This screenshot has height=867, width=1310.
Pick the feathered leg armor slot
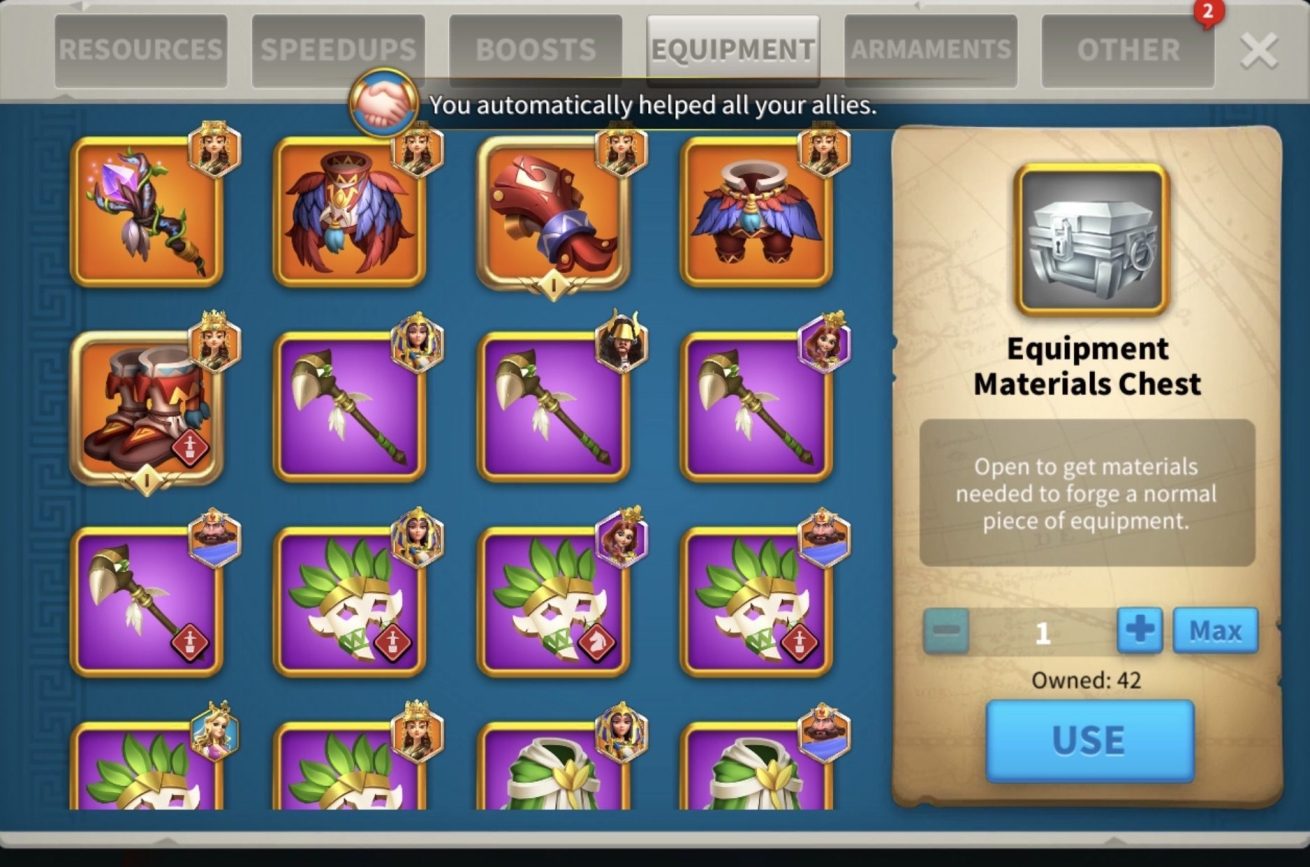point(756,212)
